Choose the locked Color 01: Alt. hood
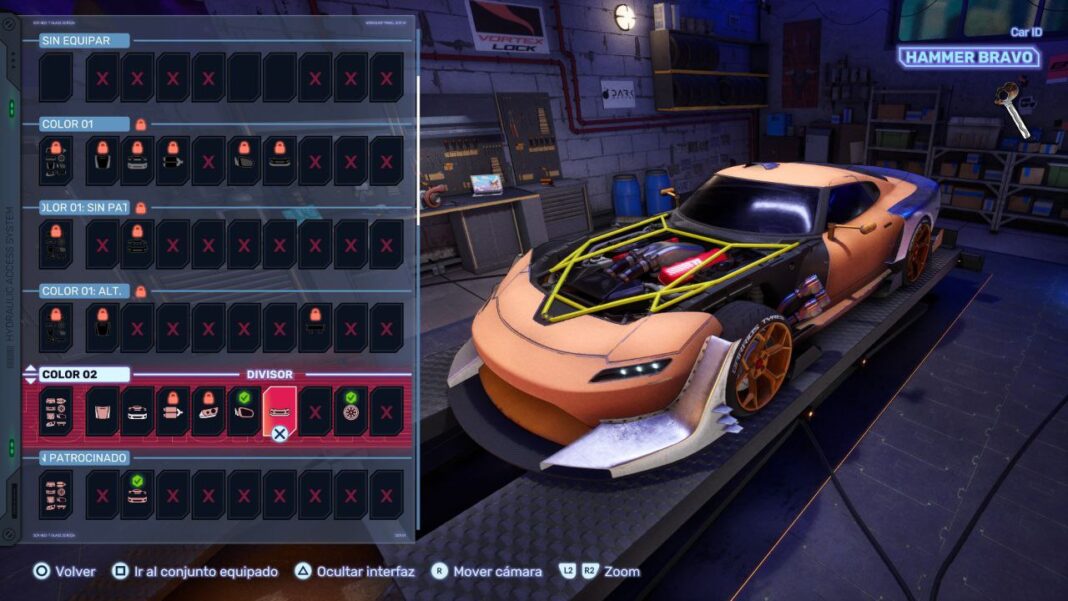1068x601 pixels. 101,328
